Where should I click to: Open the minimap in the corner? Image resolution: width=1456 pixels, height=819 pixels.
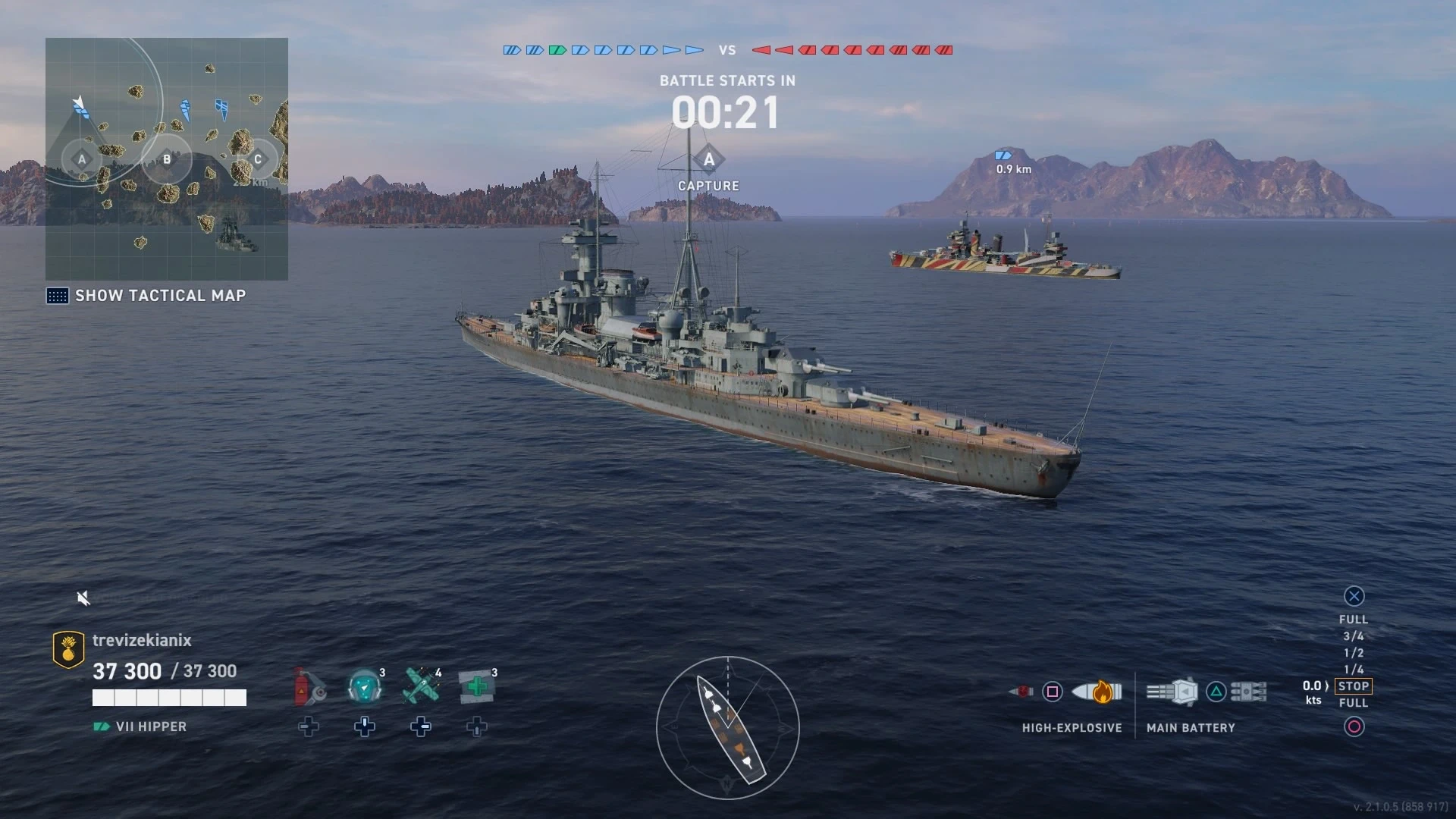[x=167, y=159]
